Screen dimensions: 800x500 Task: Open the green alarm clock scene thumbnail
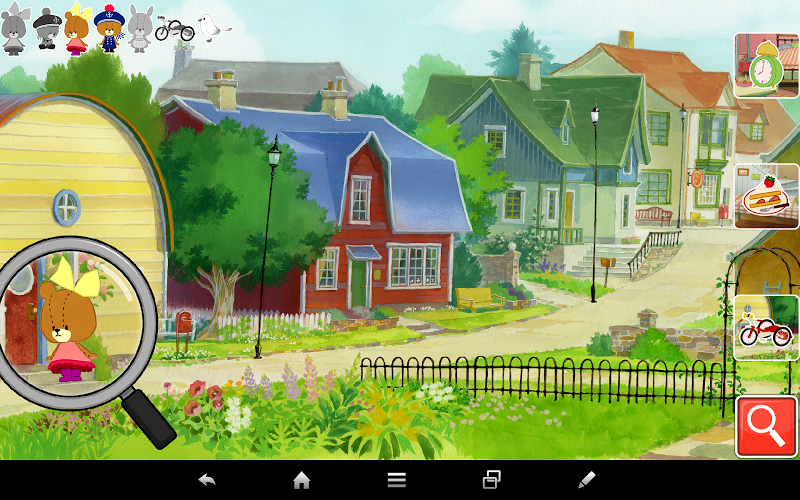pyautogui.click(x=766, y=65)
